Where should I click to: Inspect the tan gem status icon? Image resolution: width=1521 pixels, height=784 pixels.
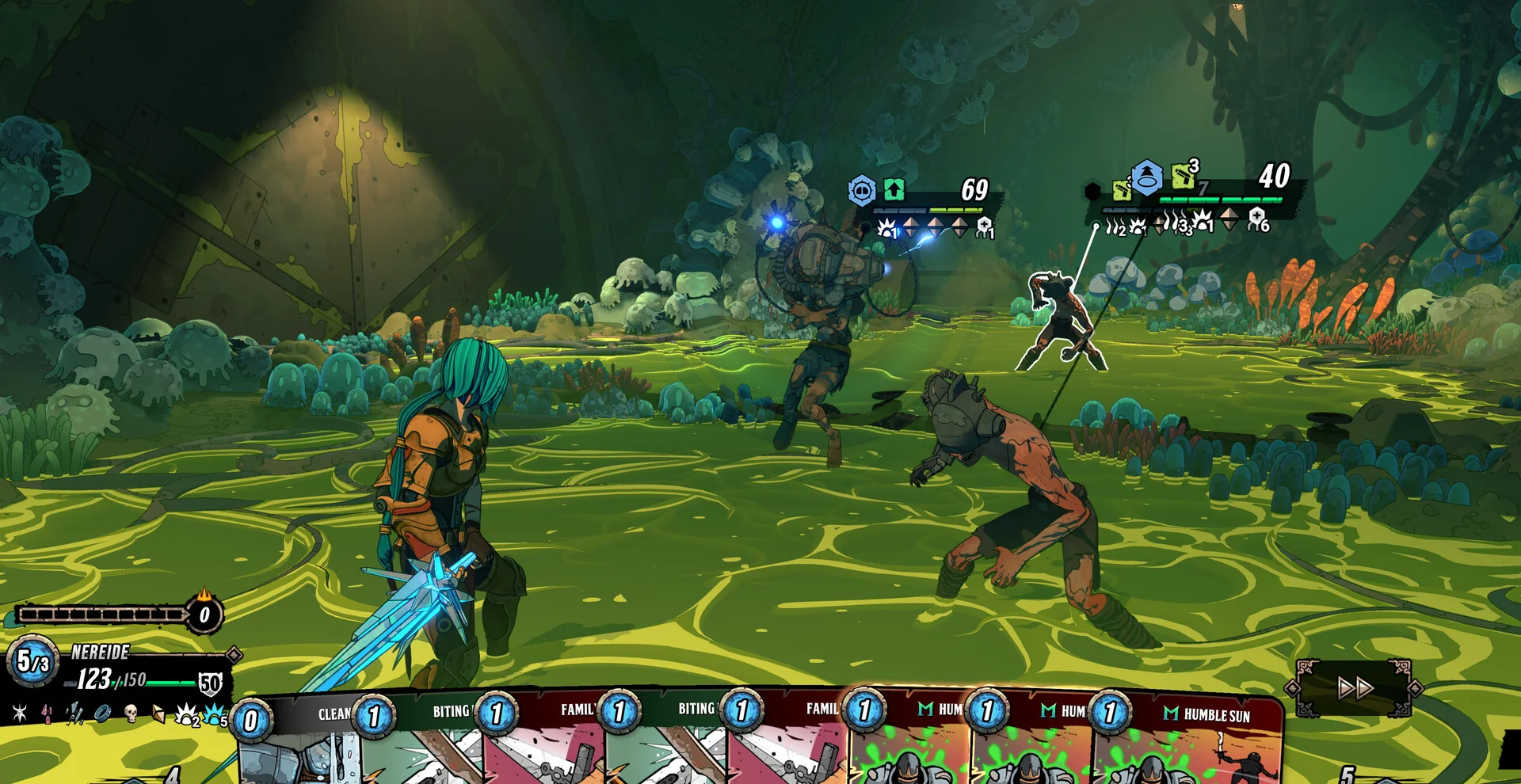tap(158, 714)
